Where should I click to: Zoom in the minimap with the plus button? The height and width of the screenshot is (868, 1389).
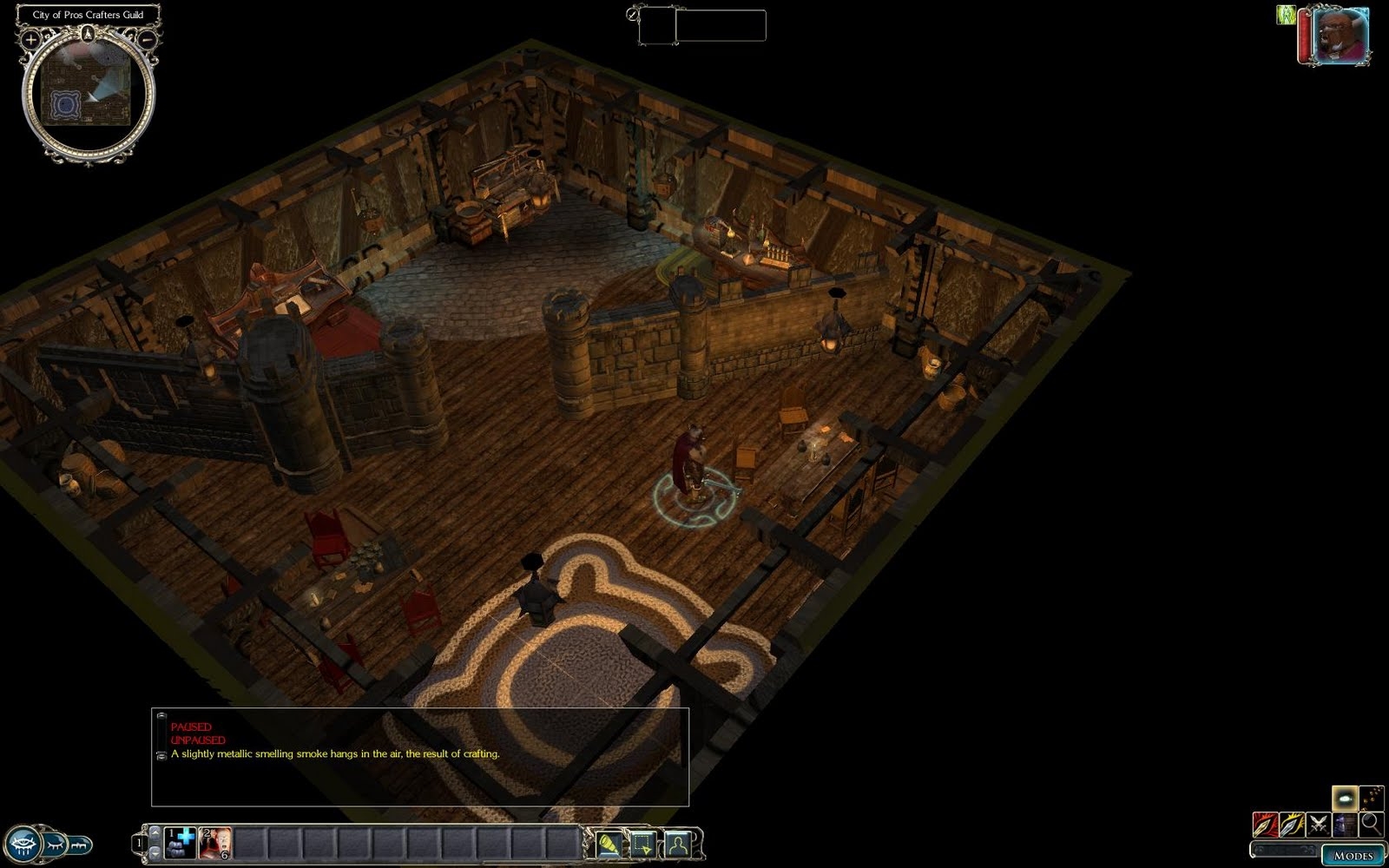coord(30,39)
